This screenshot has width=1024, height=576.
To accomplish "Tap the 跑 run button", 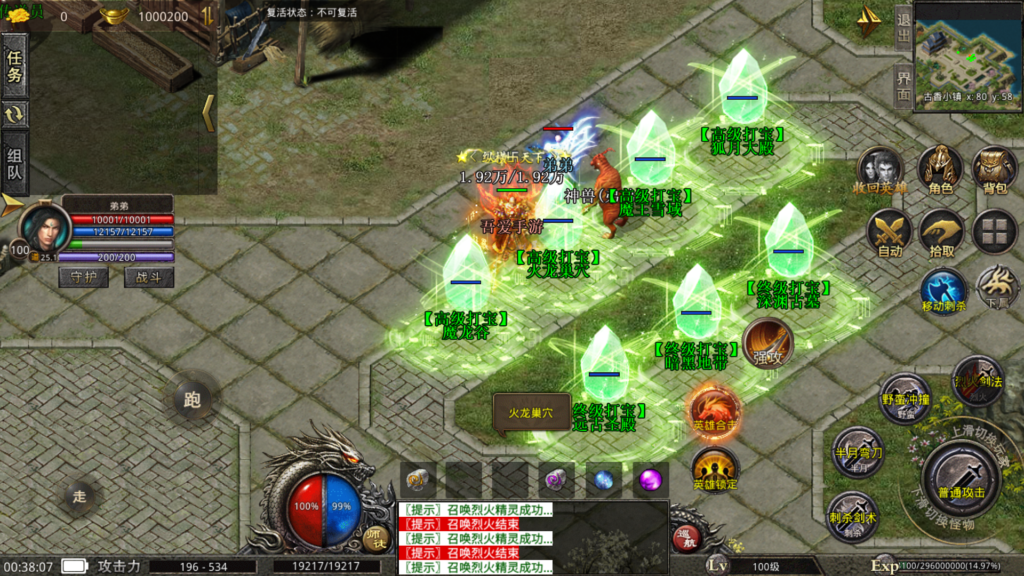I will click(192, 400).
